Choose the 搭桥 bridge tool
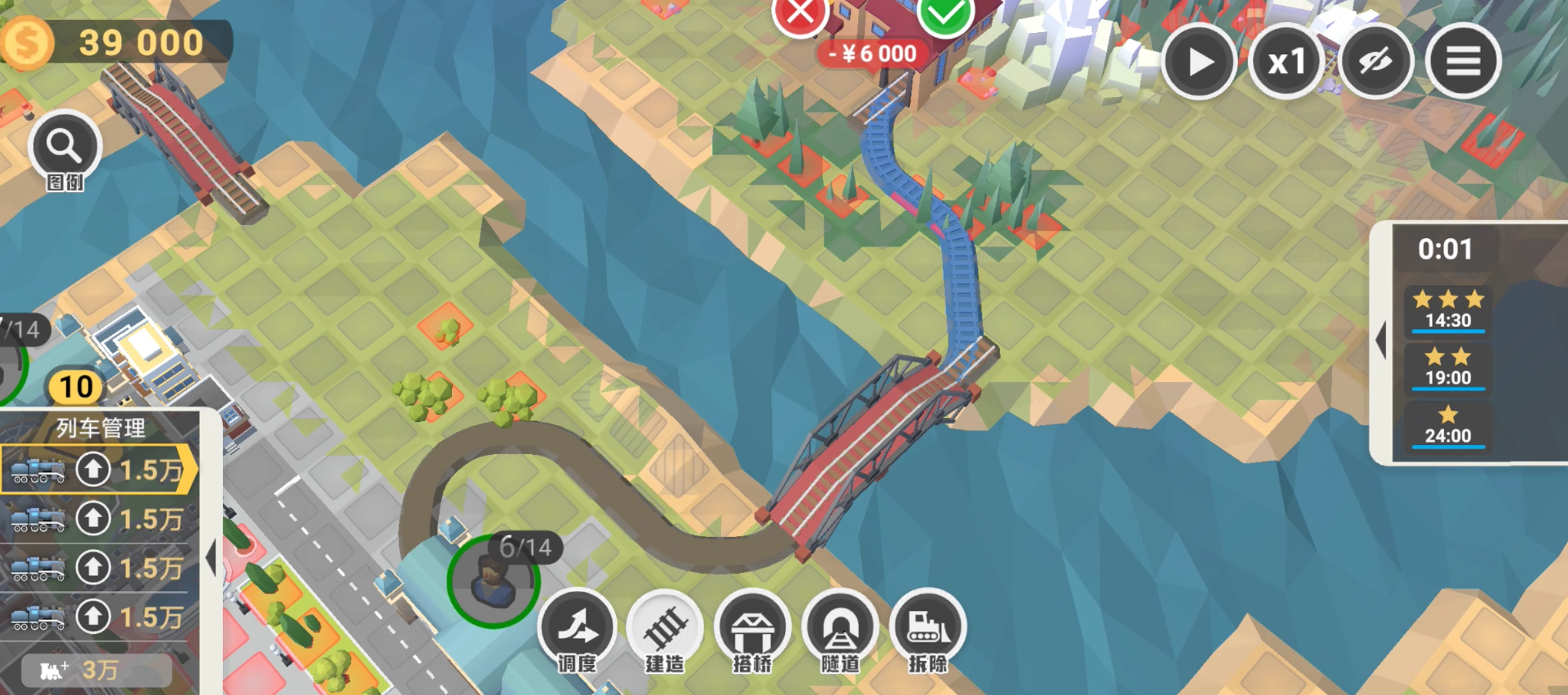Screen dimensions: 1568x695 click(752, 629)
